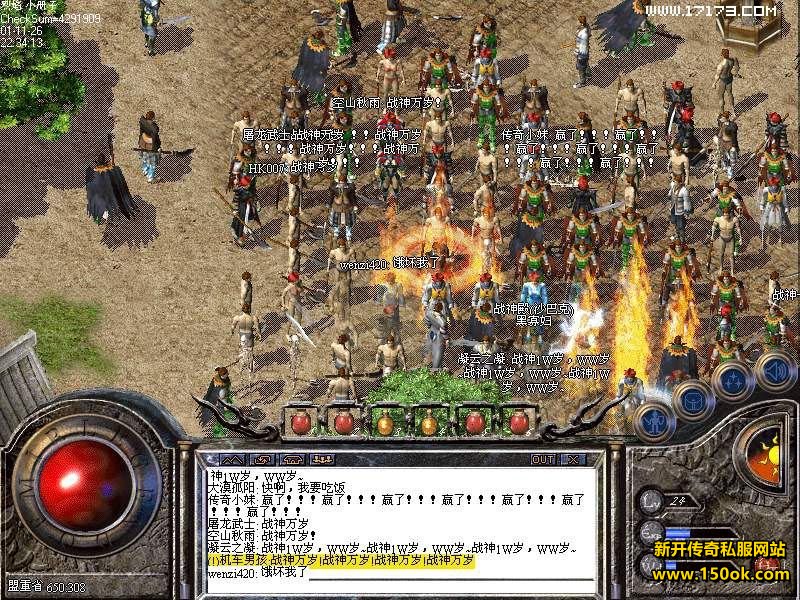Open the bag inventory round button

(692, 400)
